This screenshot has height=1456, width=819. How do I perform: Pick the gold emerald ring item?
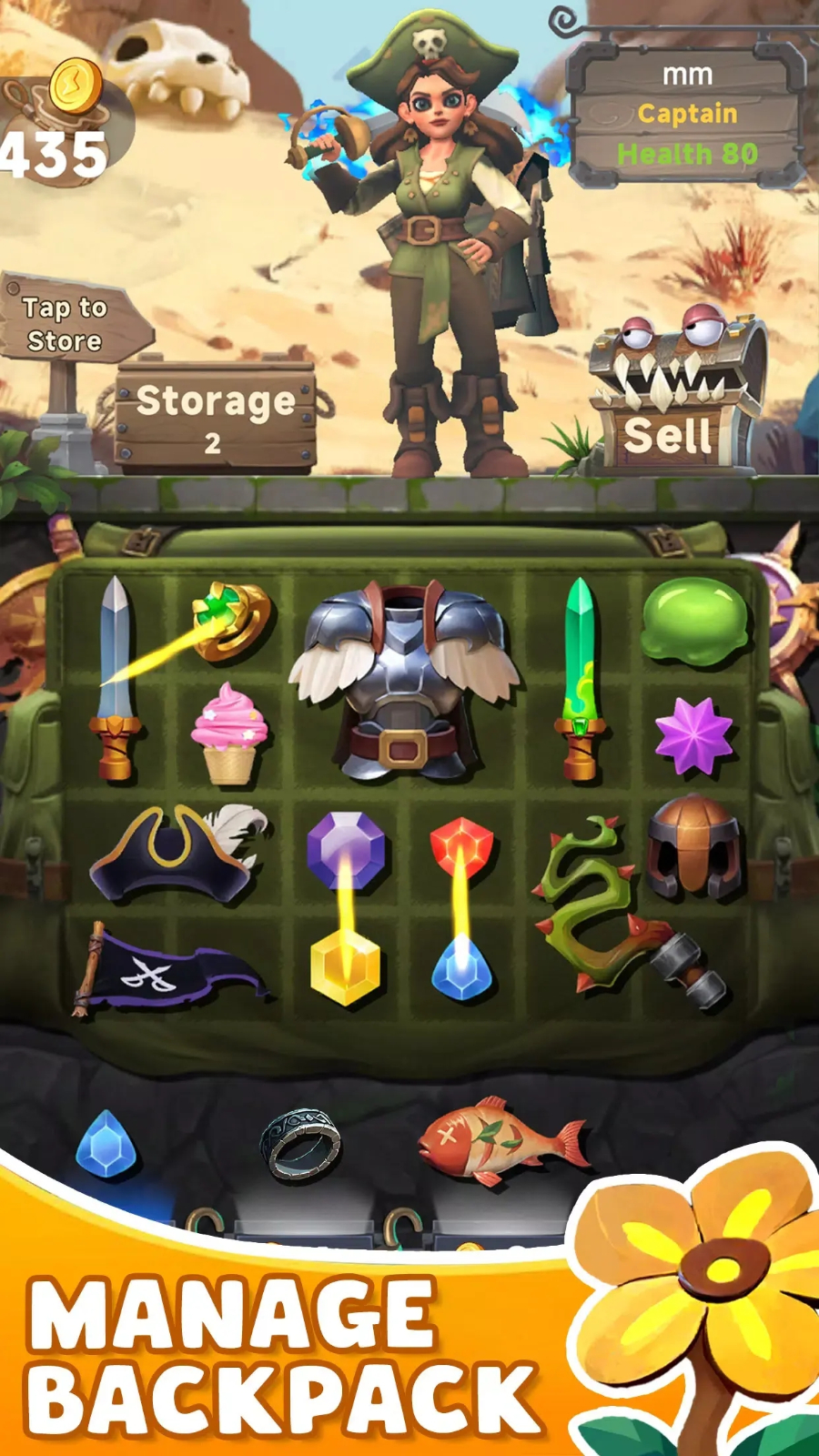click(233, 619)
